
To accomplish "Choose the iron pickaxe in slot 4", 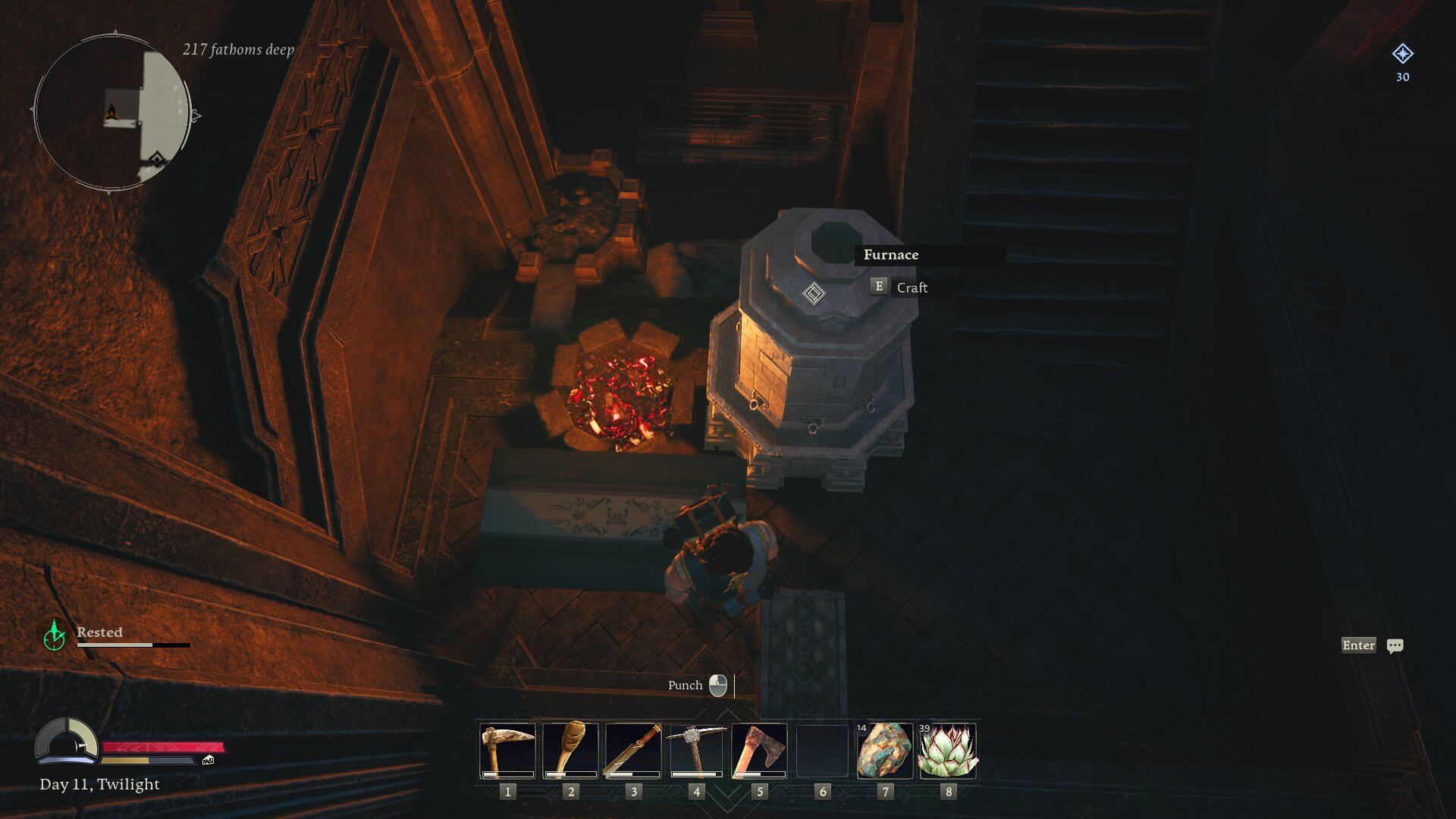I will (x=696, y=751).
